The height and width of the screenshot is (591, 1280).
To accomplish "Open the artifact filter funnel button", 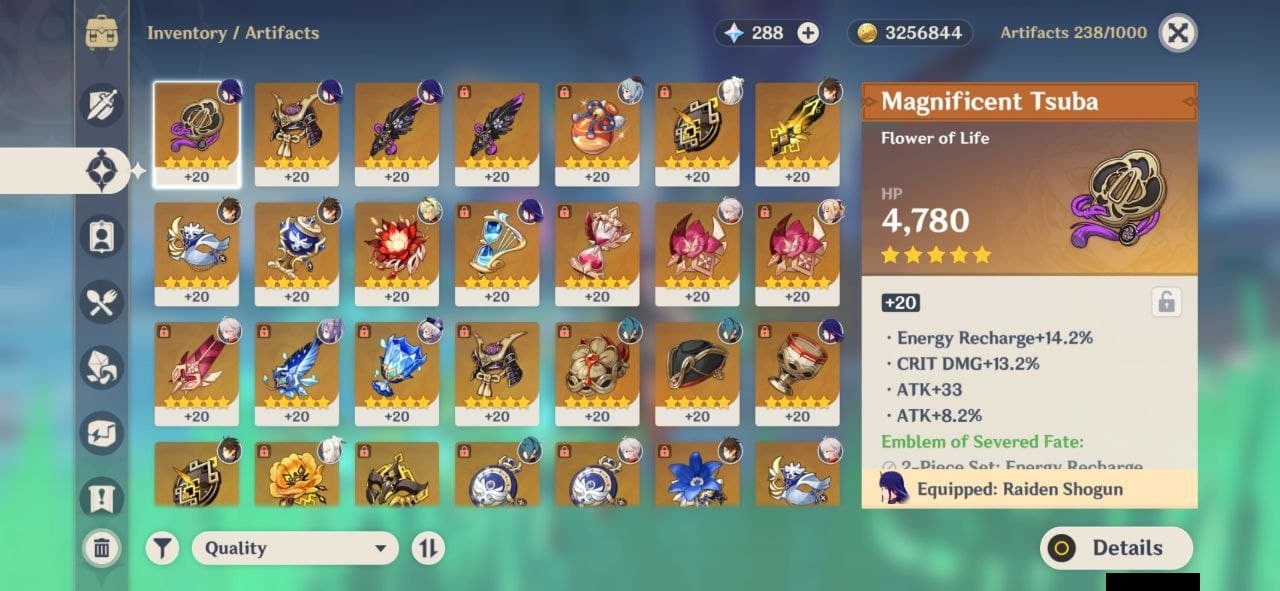I will click(x=163, y=548).
